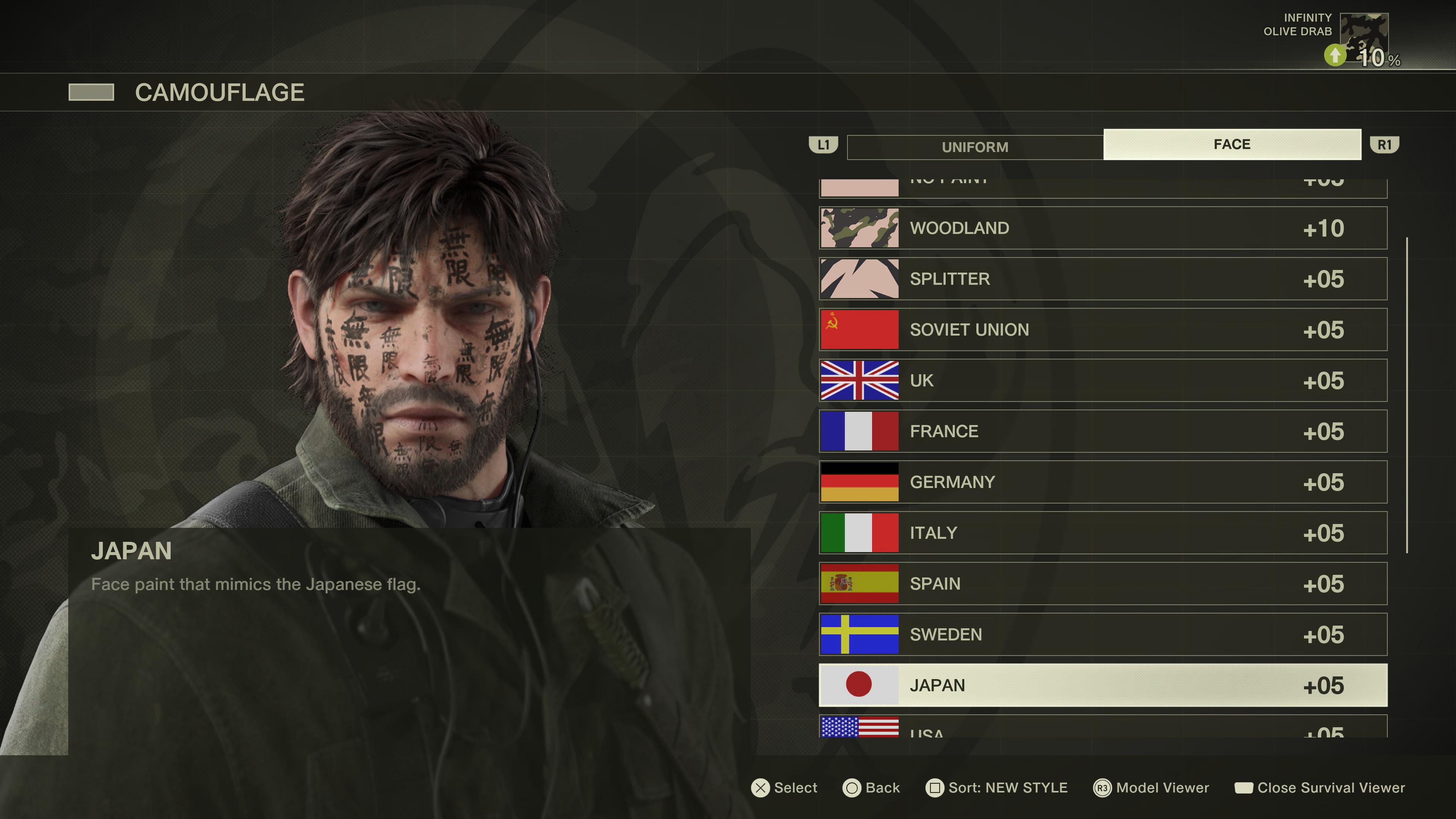Open the Model Viewer
Viewport: 1456px width, 819px height.
[1152, 788]
